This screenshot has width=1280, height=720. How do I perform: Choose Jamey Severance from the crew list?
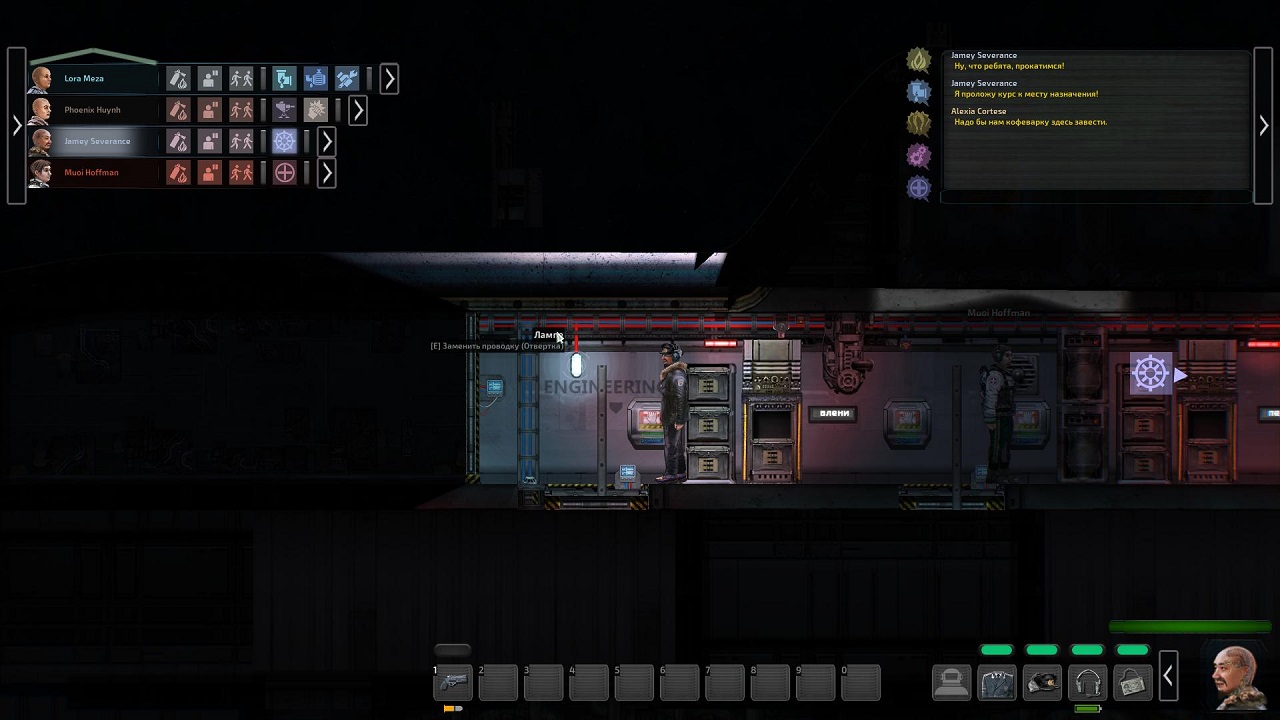tap(97, 141)
